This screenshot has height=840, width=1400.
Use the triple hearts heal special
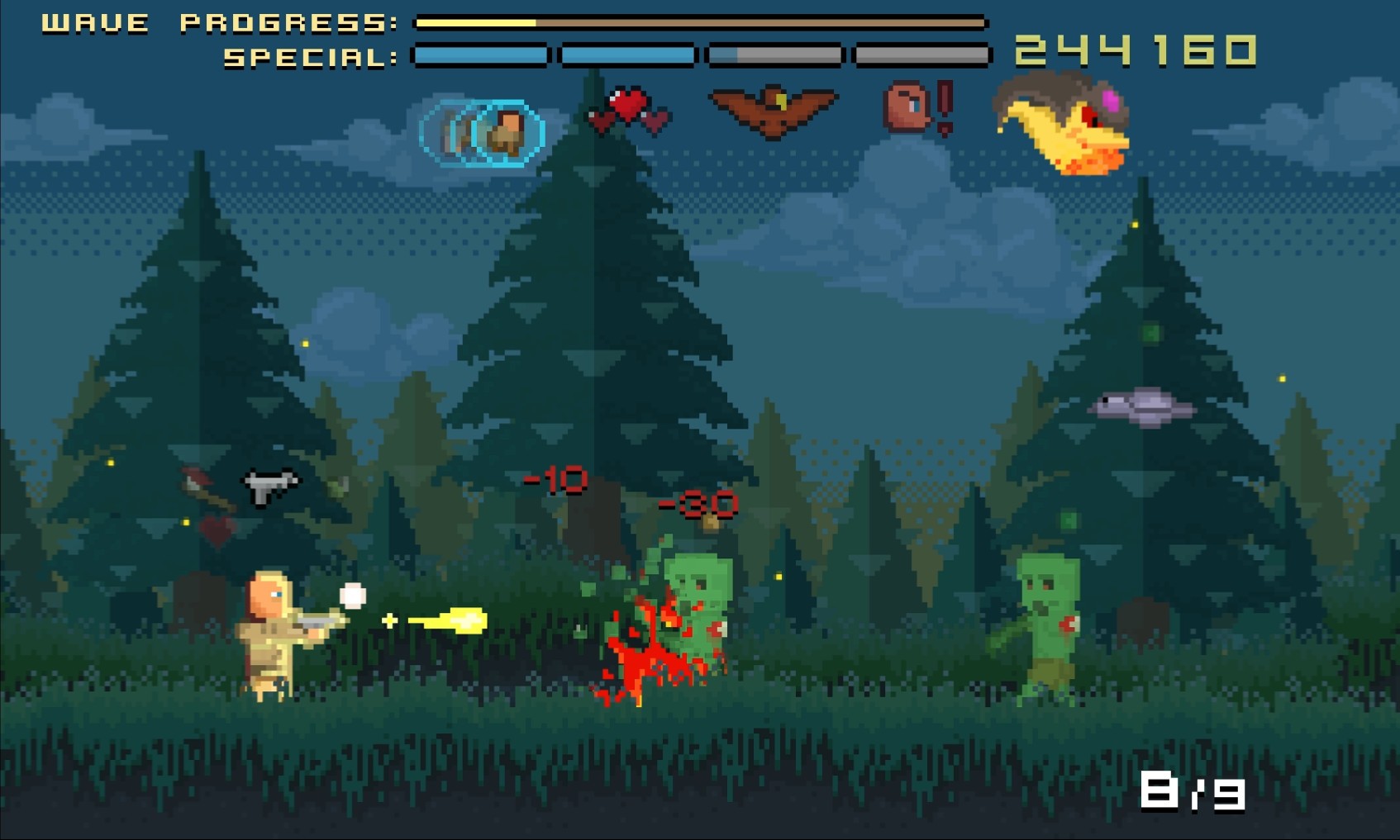point(630,112)
